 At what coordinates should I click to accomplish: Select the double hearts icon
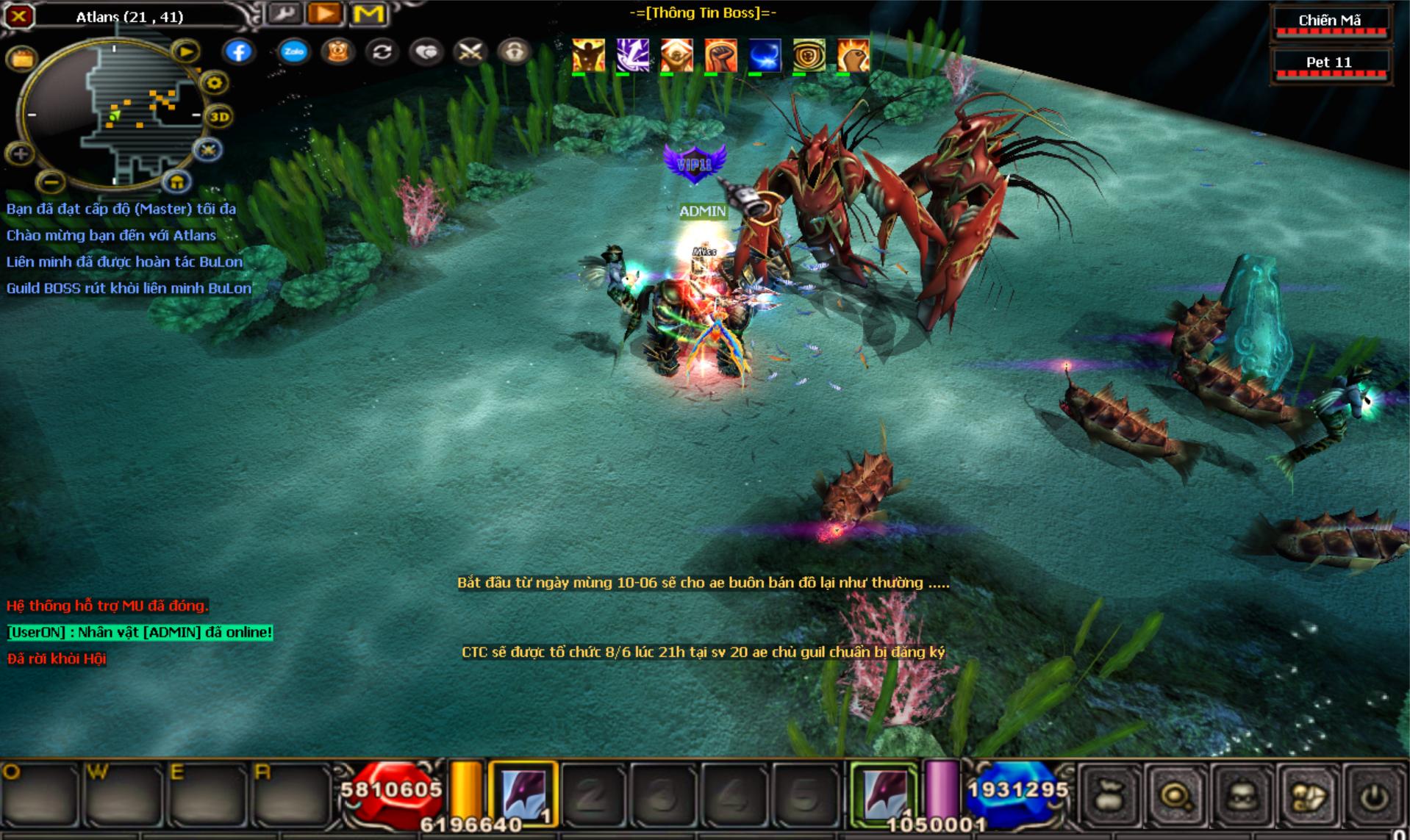[x=426, y=51]
